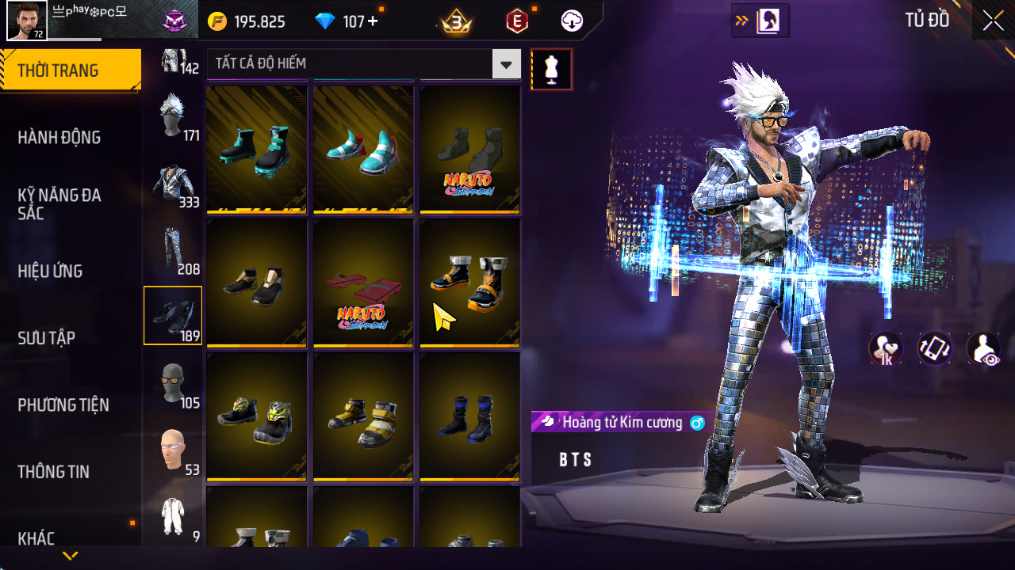This screenshot has height=570, width=1015.
Task: Open the mask category with 105 items
Action: click(173, 383)
